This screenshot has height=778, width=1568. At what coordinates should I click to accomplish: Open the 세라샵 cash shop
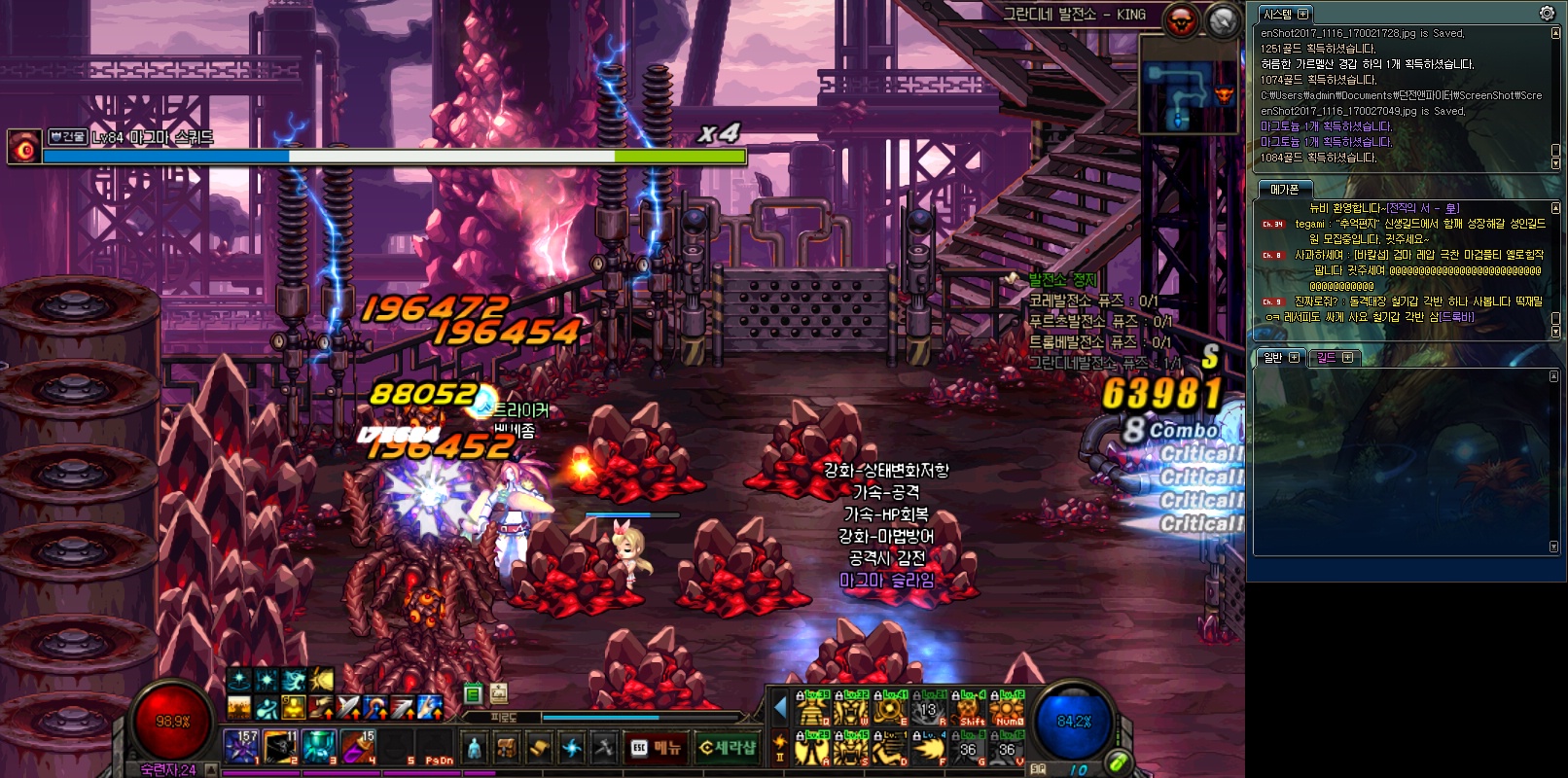(729, 747)
